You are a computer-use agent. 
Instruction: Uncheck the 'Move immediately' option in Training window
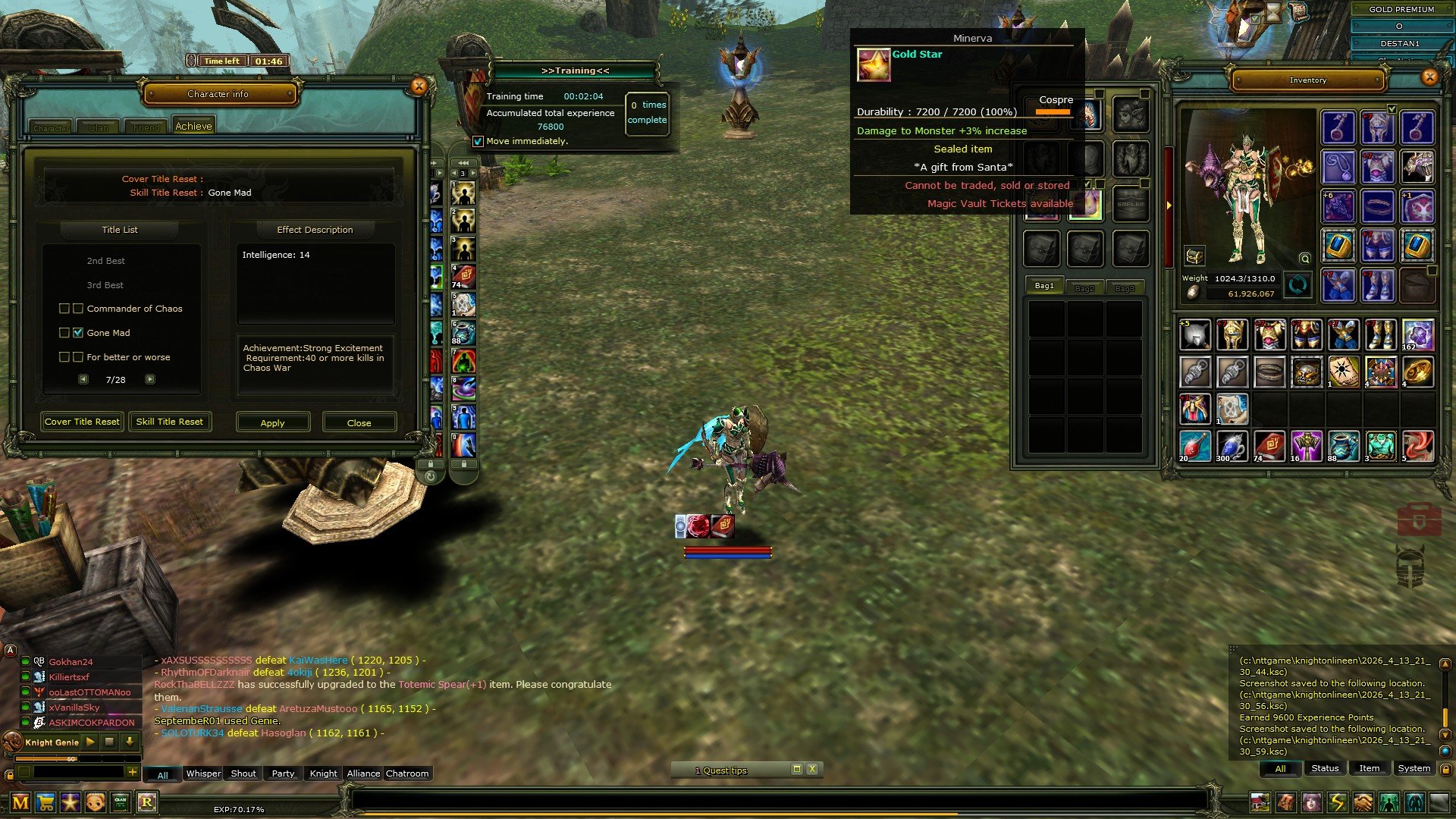click(x=479, y=140)
